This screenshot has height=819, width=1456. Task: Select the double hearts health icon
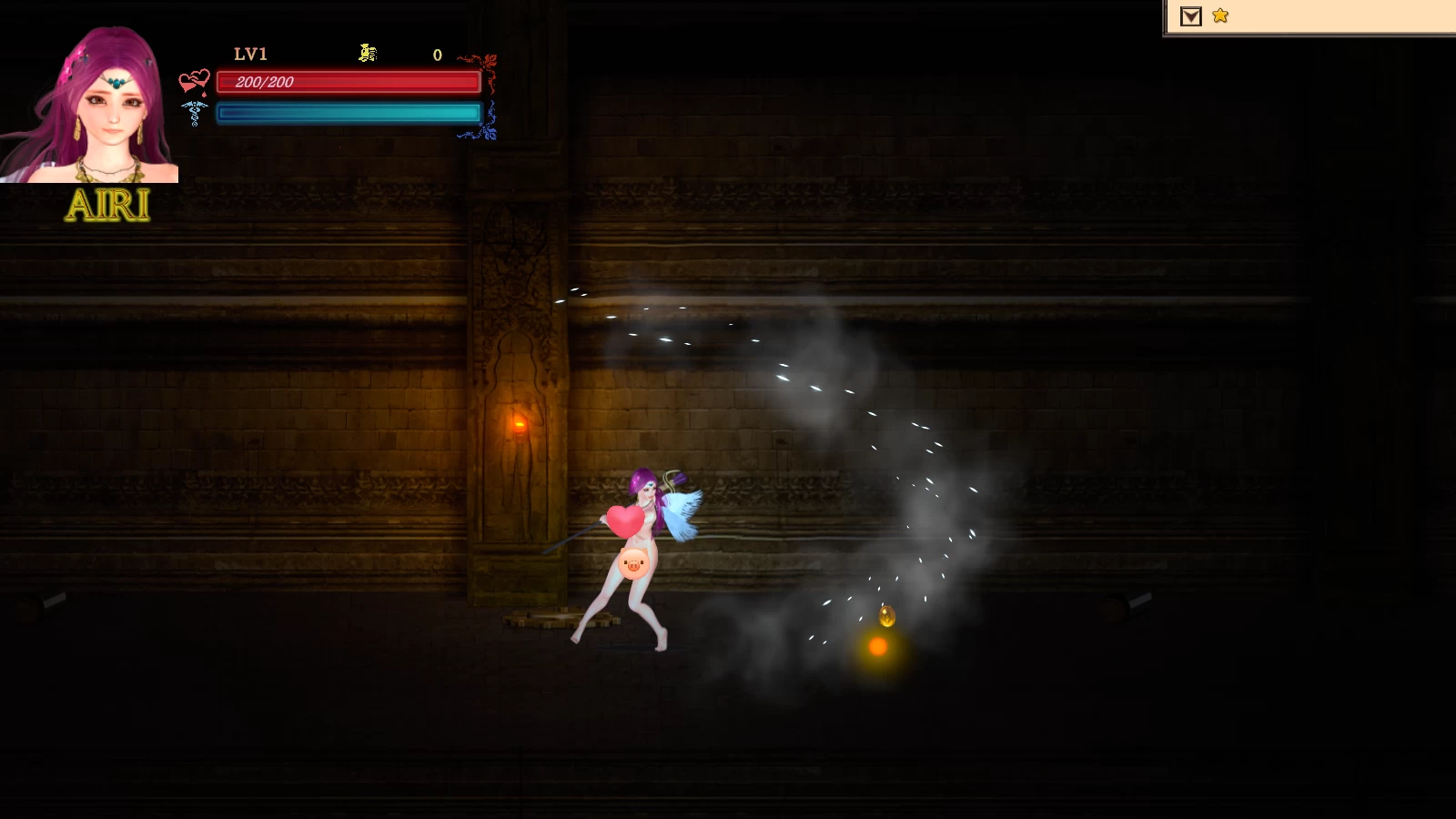click(197, 79)
